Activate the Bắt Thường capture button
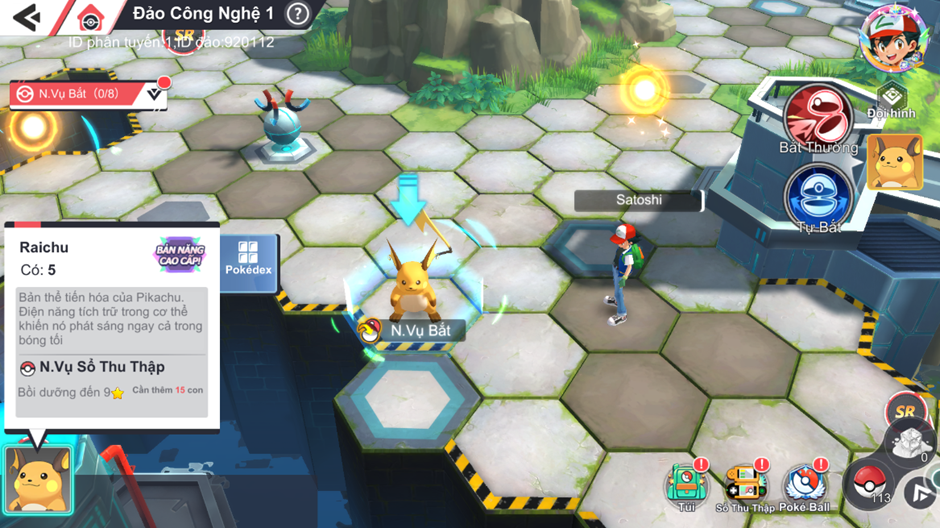The image size is (940, 528). (x=818, y=117)
